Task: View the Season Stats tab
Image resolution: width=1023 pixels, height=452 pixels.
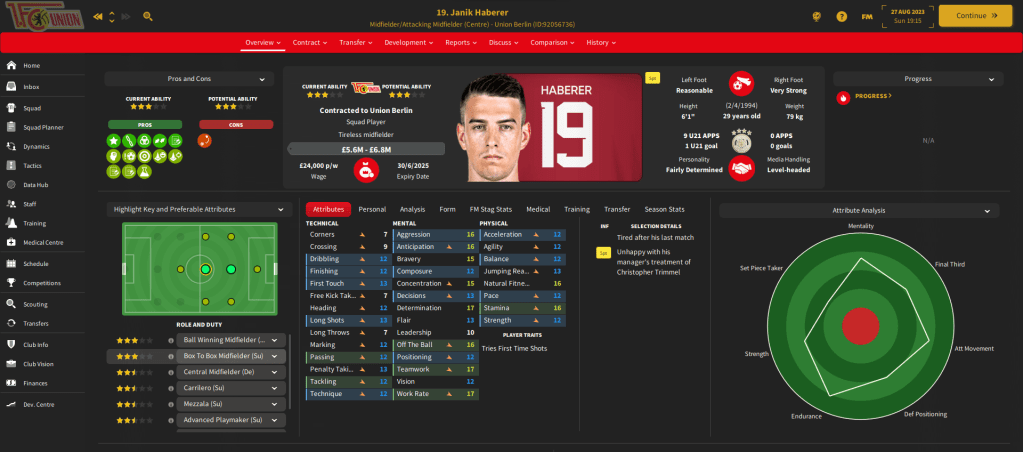Action: point(665,210)
